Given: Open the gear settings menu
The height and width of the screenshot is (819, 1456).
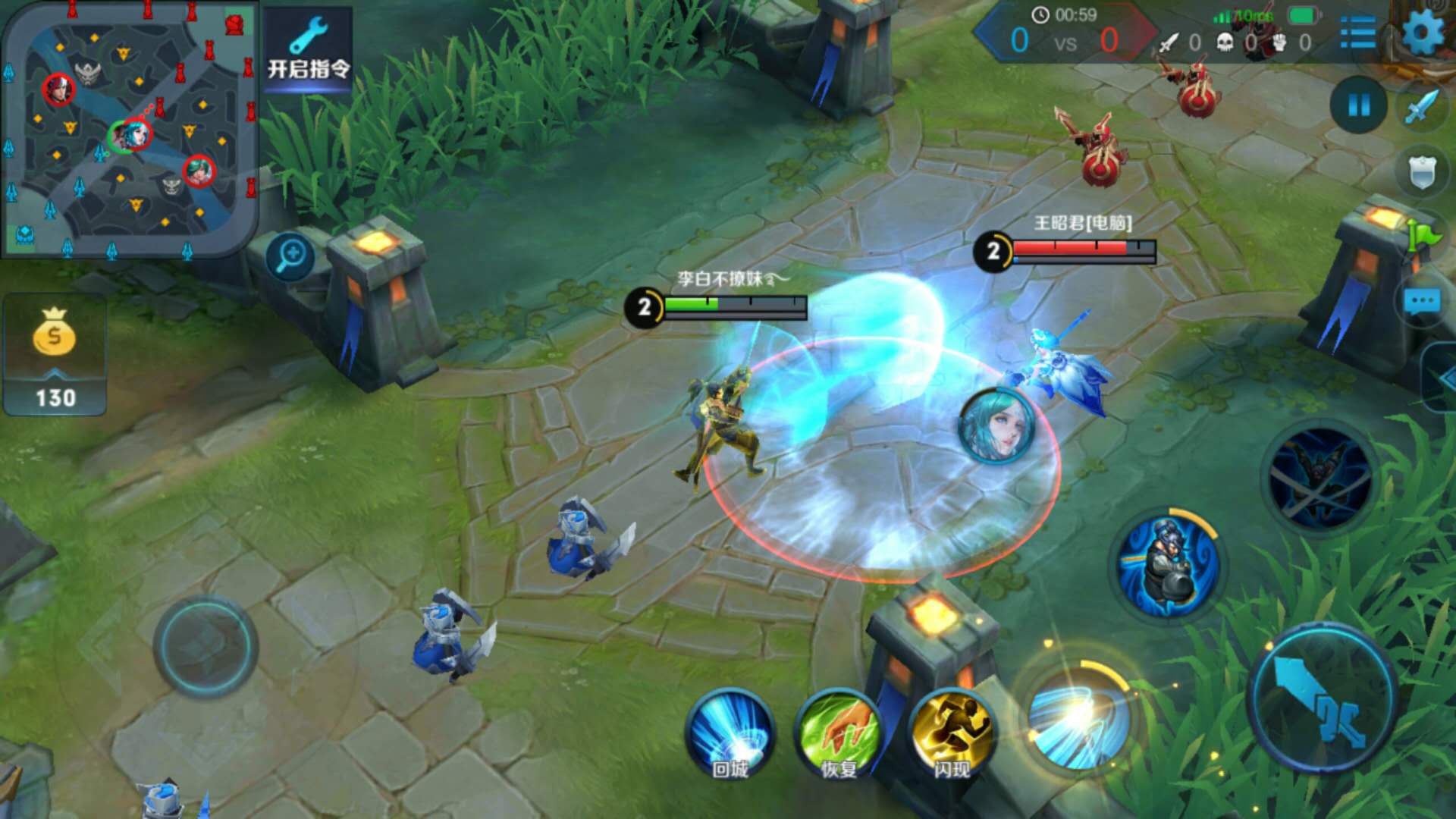Looking at the screenshot, I should [1423, 33].
